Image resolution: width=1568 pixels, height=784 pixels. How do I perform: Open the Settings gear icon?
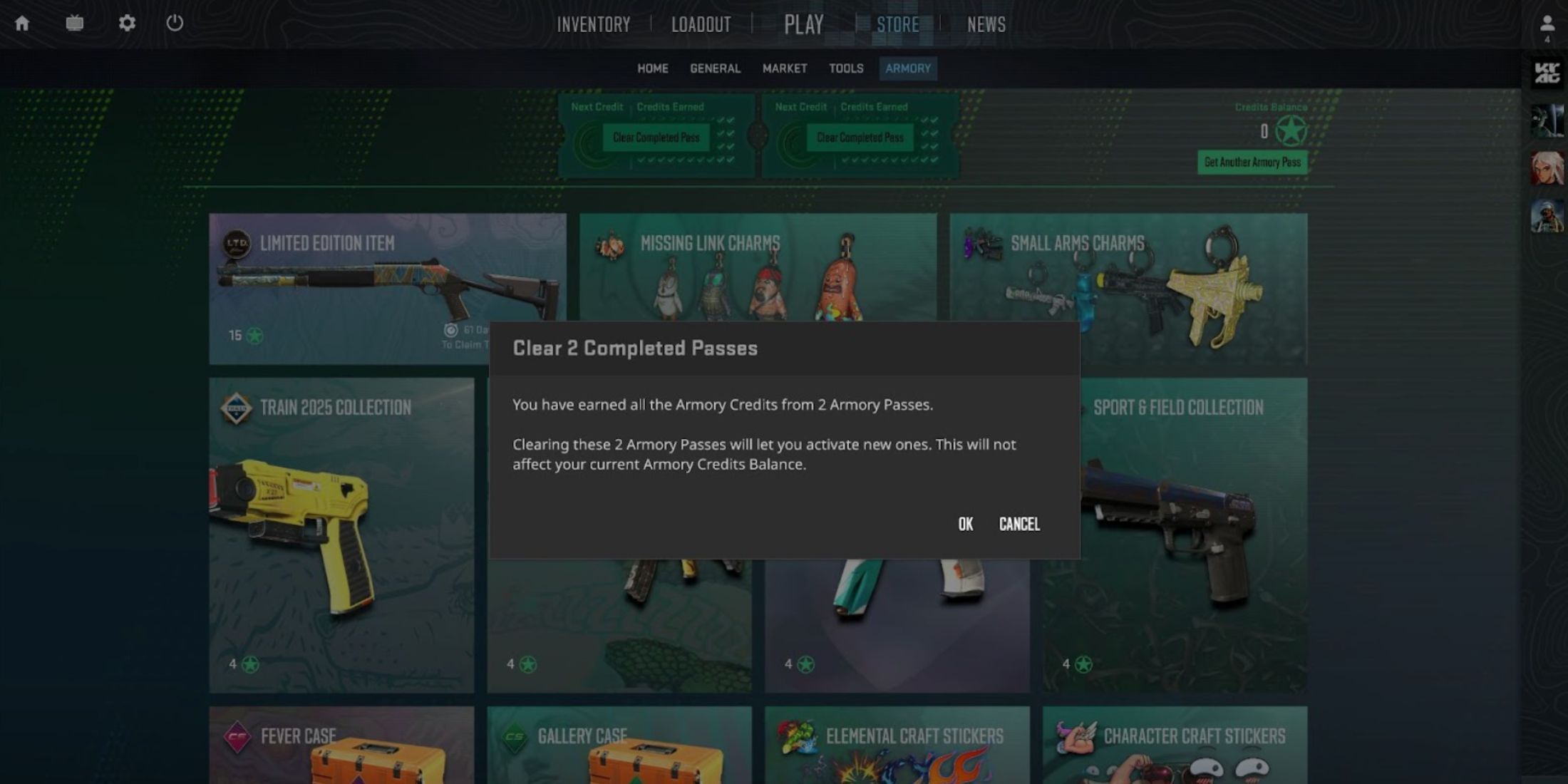coord(127,23)
